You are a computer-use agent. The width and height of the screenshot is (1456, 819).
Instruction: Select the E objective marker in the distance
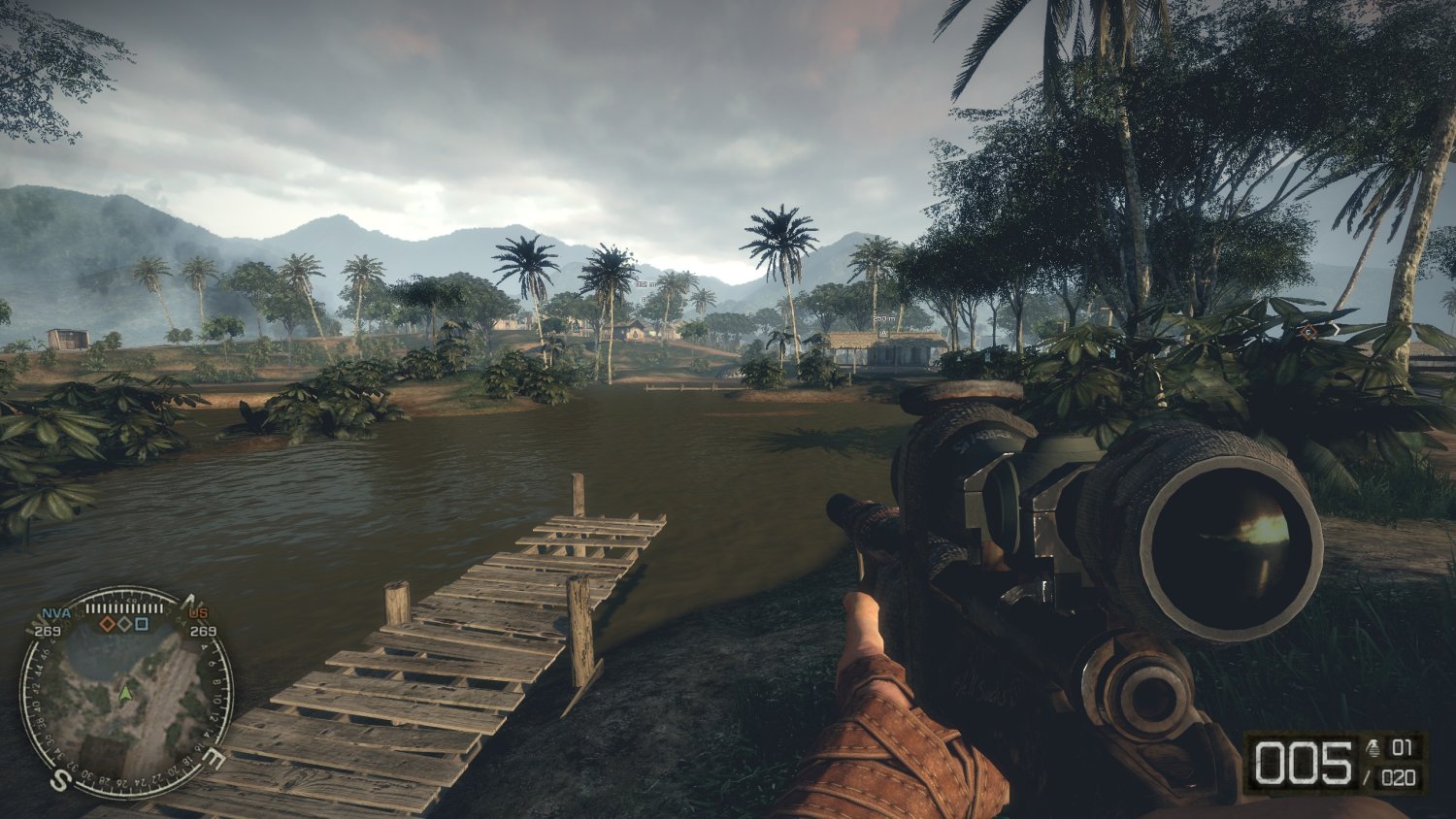[644, 300]
